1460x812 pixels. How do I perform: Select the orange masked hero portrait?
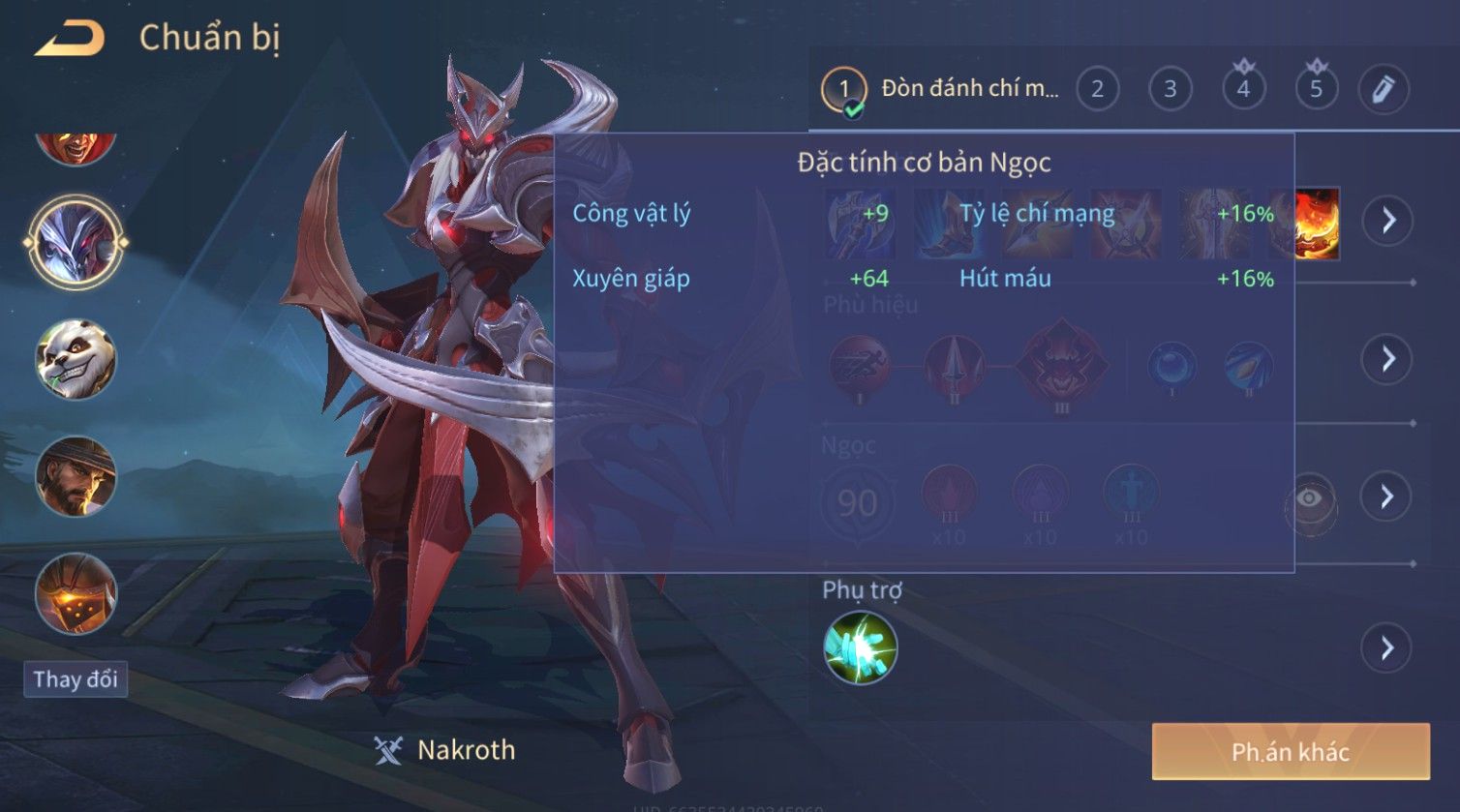click(x=76, y=592)
